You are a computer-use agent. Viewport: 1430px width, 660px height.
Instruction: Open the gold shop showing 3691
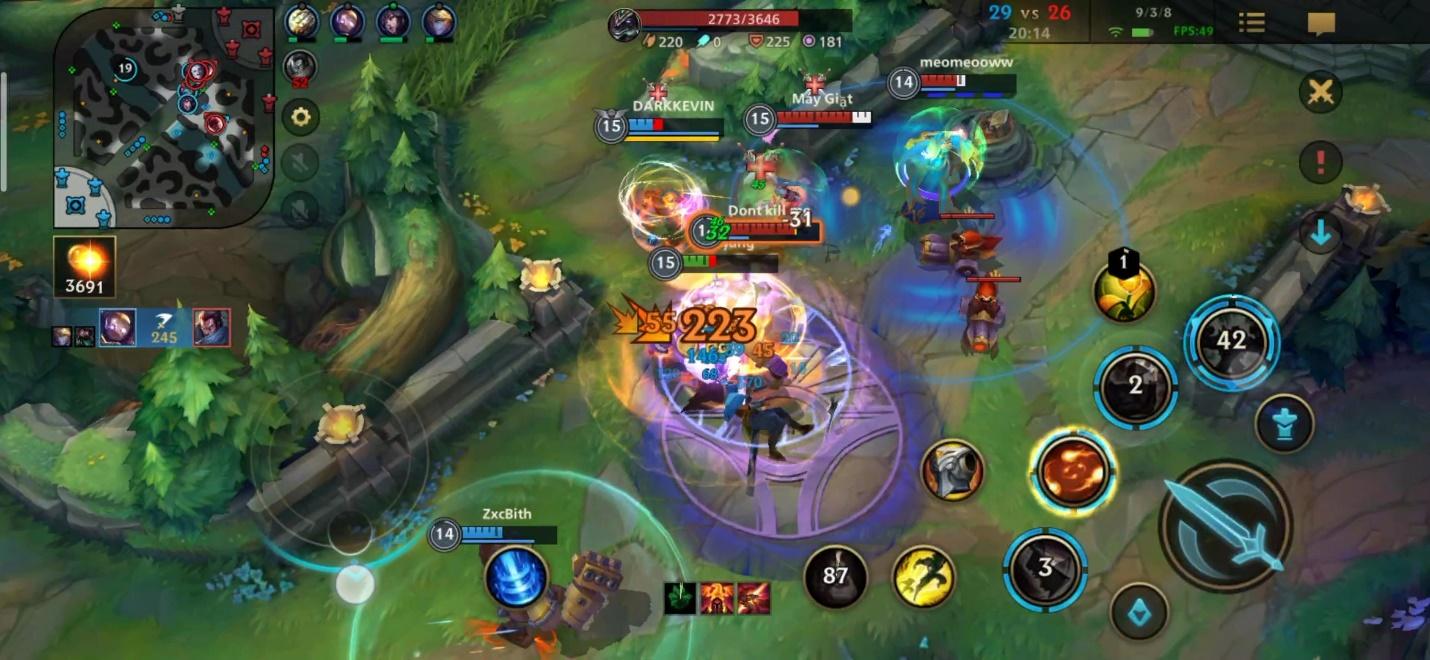click(x=85, y=266)
